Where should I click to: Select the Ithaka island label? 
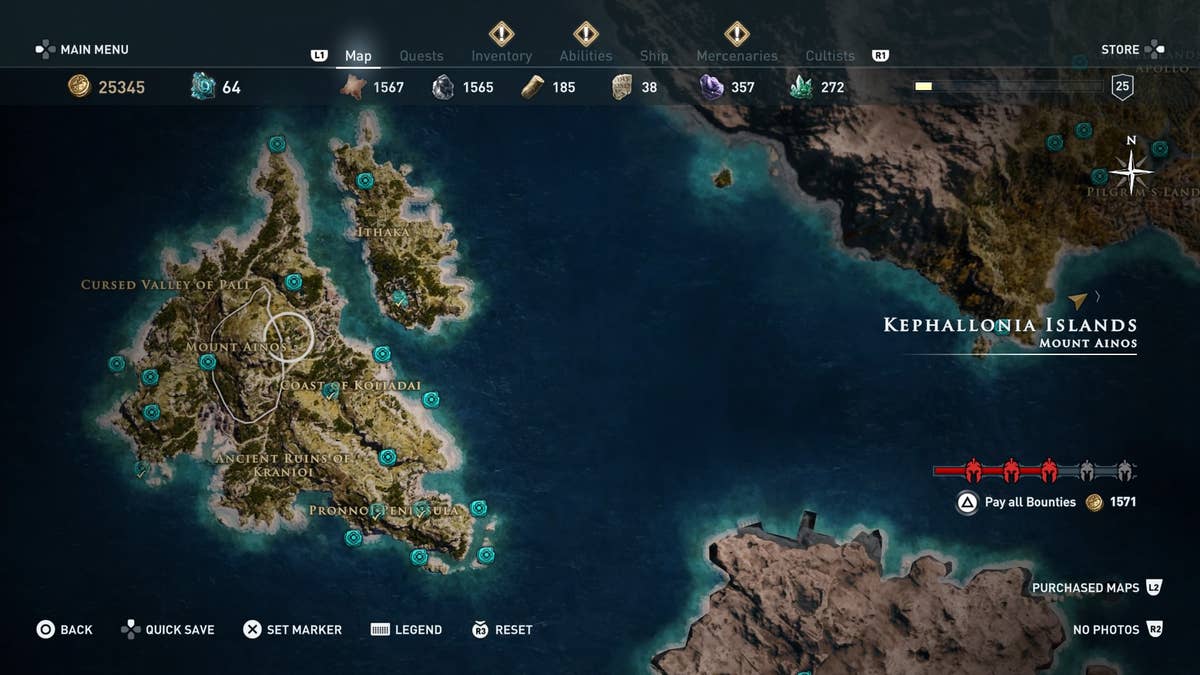coord(383,232)
